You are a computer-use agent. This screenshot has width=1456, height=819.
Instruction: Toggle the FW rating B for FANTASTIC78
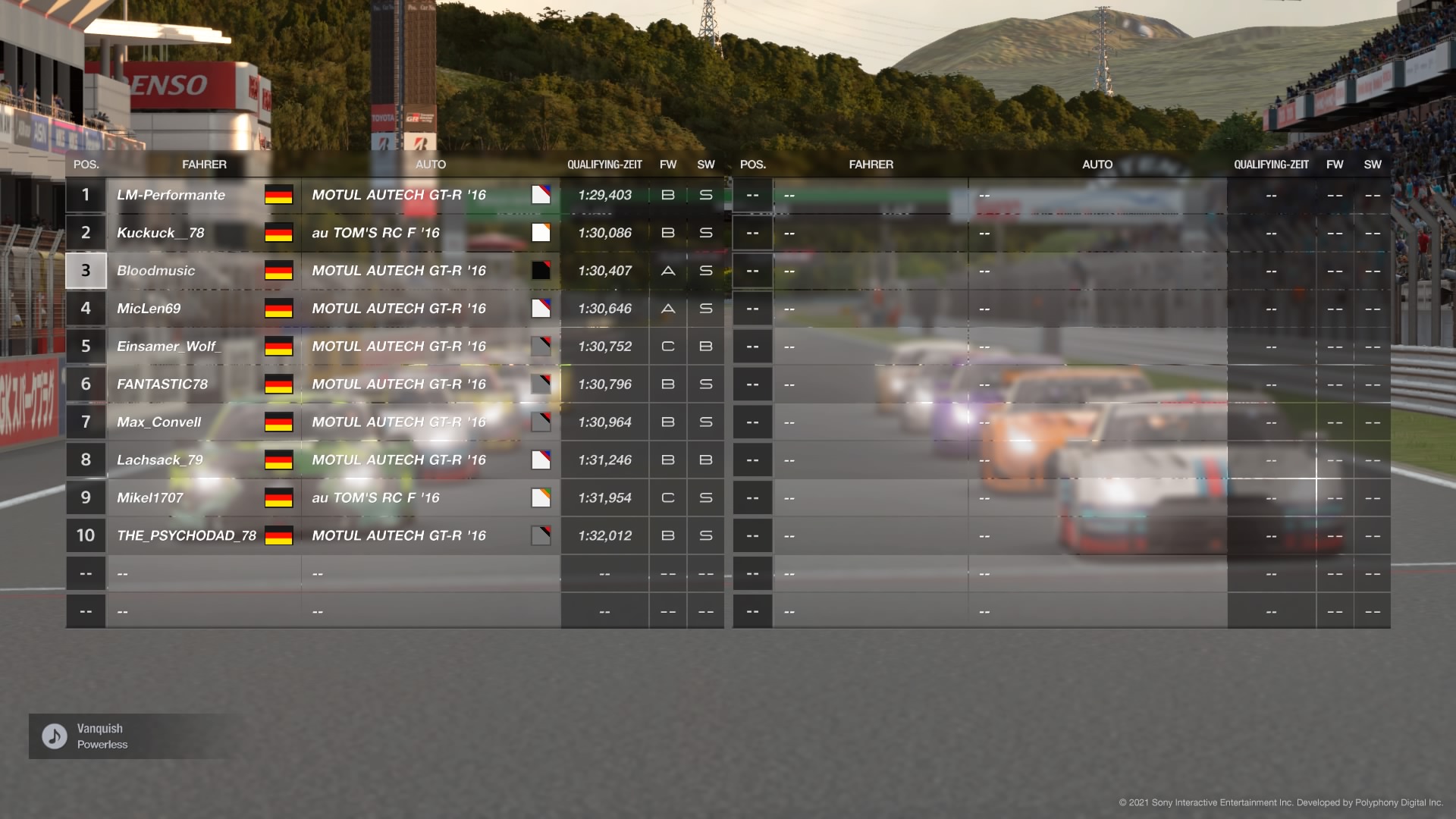point(667,384)
